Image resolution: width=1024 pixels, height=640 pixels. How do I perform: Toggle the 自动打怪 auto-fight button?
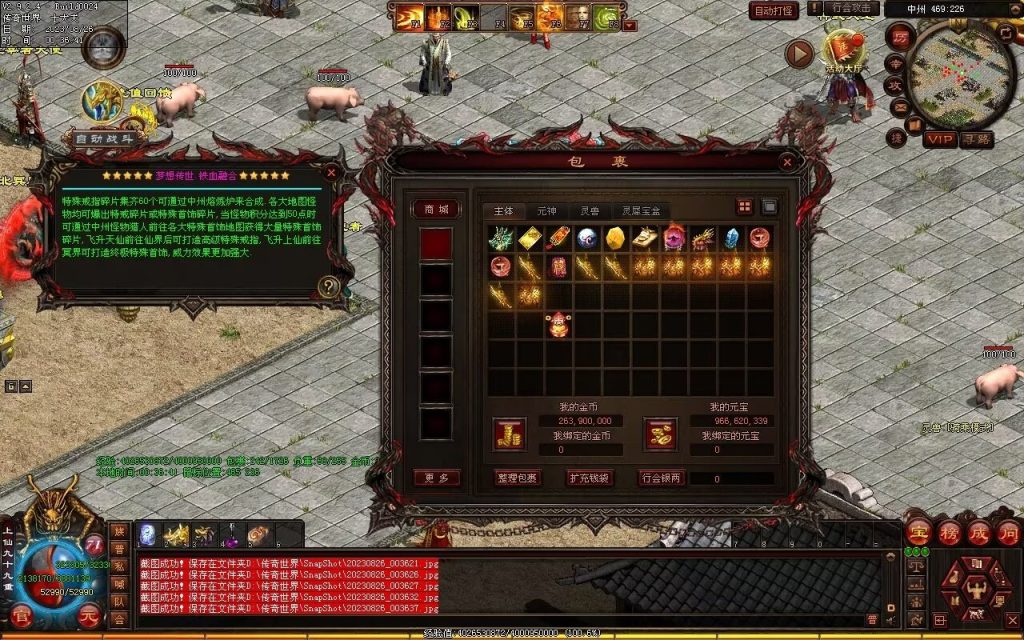(773, 11)
